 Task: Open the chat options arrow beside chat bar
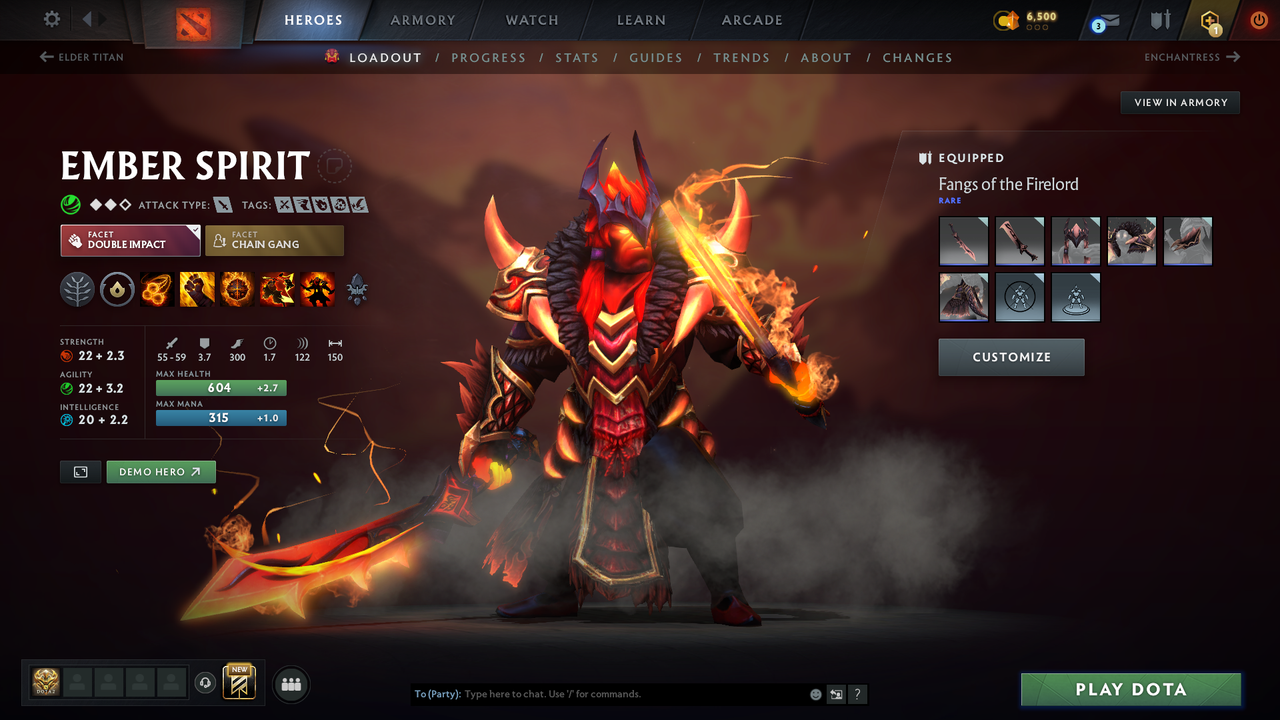[x=836, y=694]
